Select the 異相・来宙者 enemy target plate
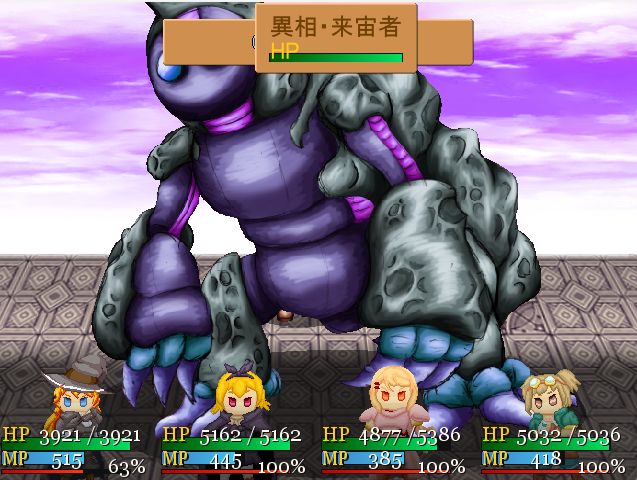The width and height of the screenshot is (637, 480). tap(336, 38)
